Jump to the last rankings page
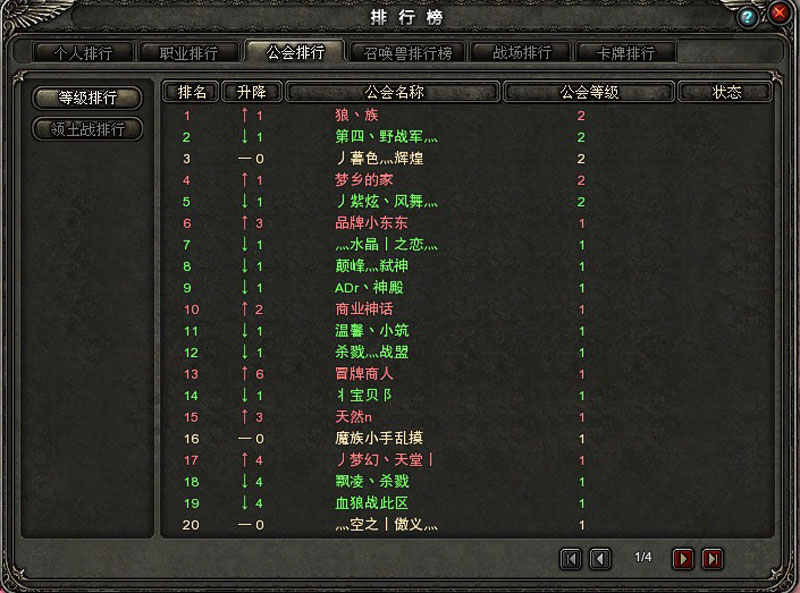Screen dimensions: 800x593 click(x=712, y=559)
